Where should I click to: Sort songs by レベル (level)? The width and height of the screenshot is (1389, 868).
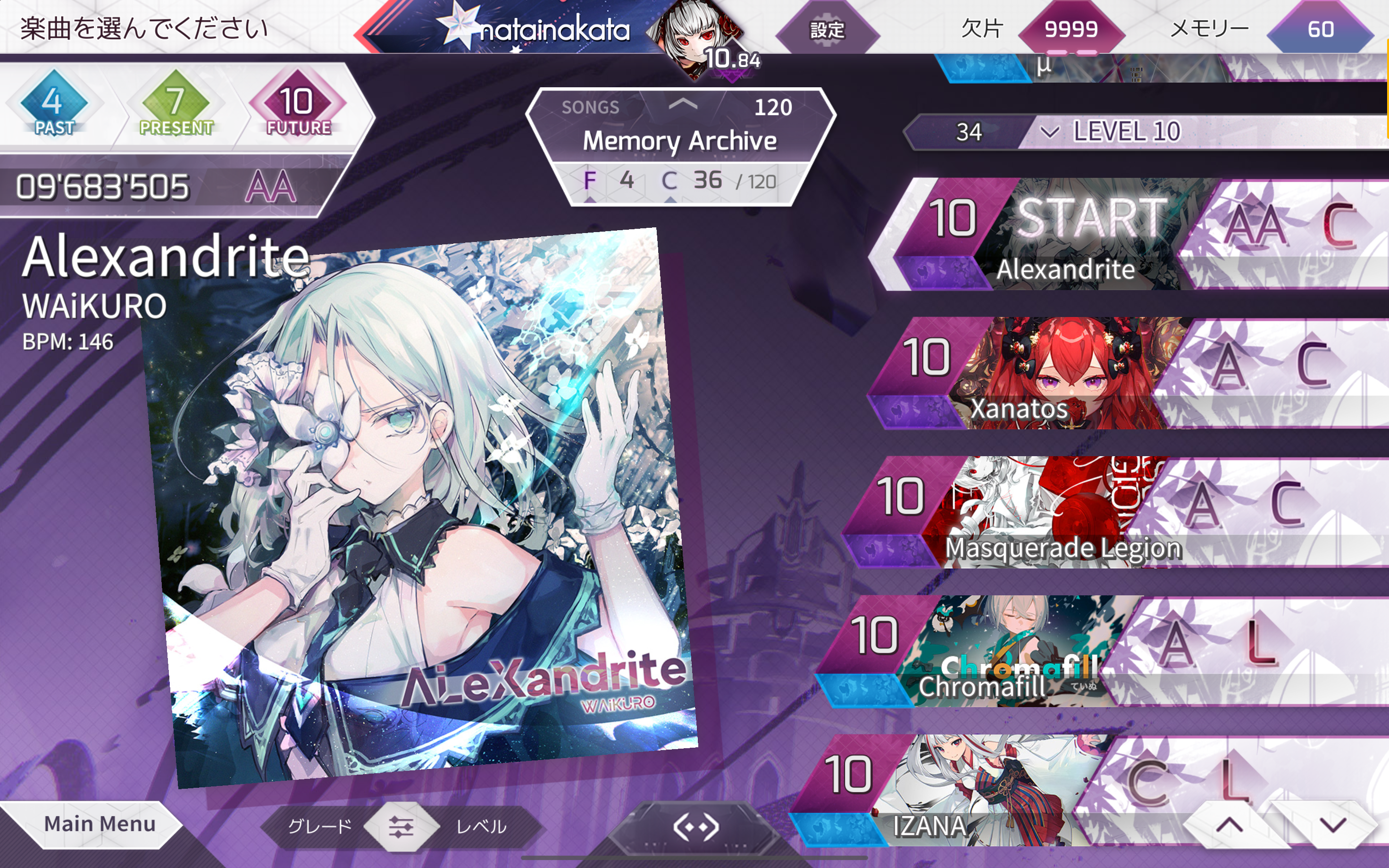481,826
